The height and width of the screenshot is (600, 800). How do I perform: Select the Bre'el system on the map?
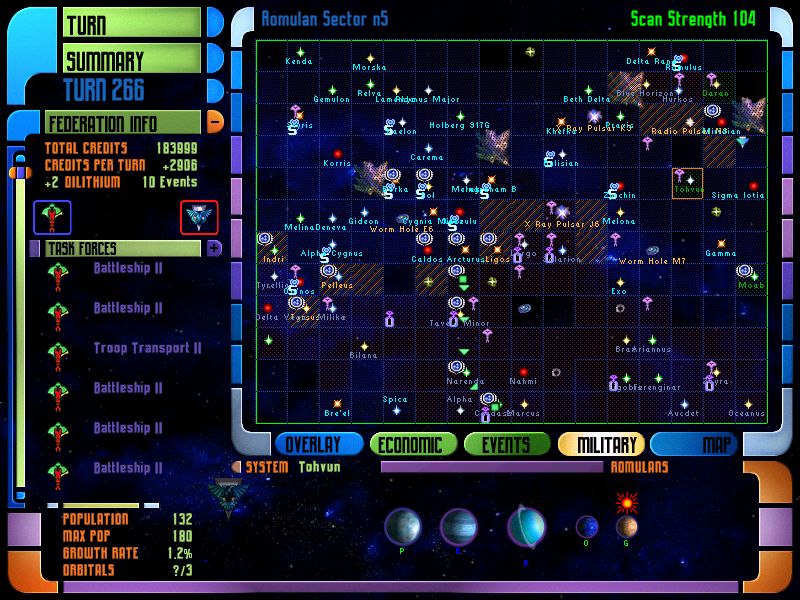tap(337, 404)
